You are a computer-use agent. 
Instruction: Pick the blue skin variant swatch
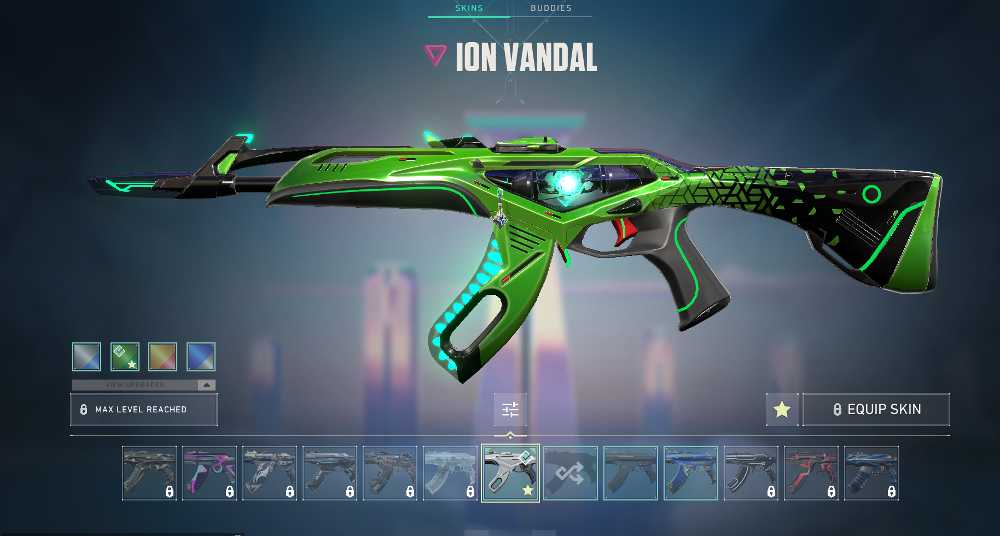click(x=201, y=356)
